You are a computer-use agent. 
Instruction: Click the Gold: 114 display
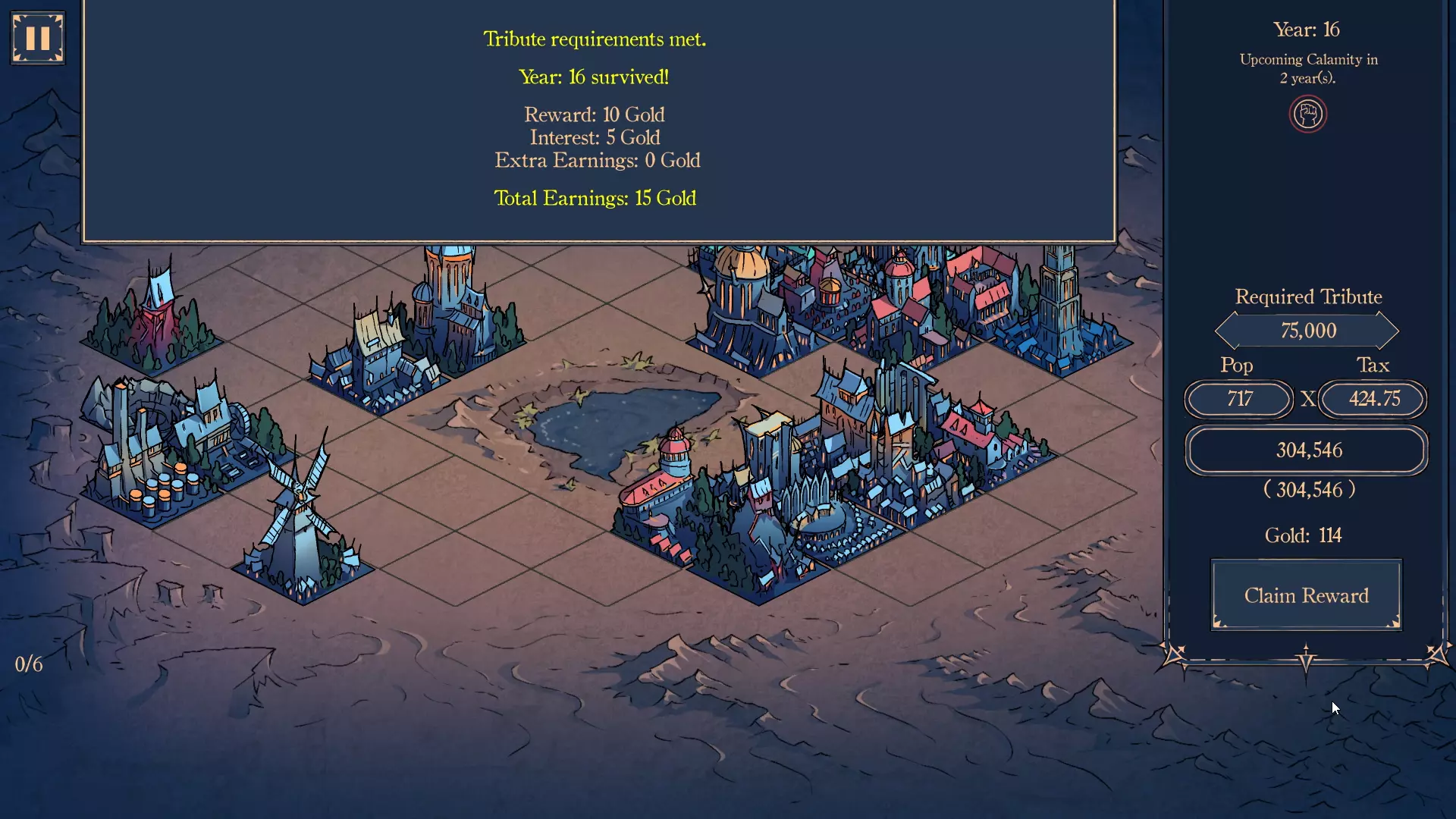tap(1304, 535)
